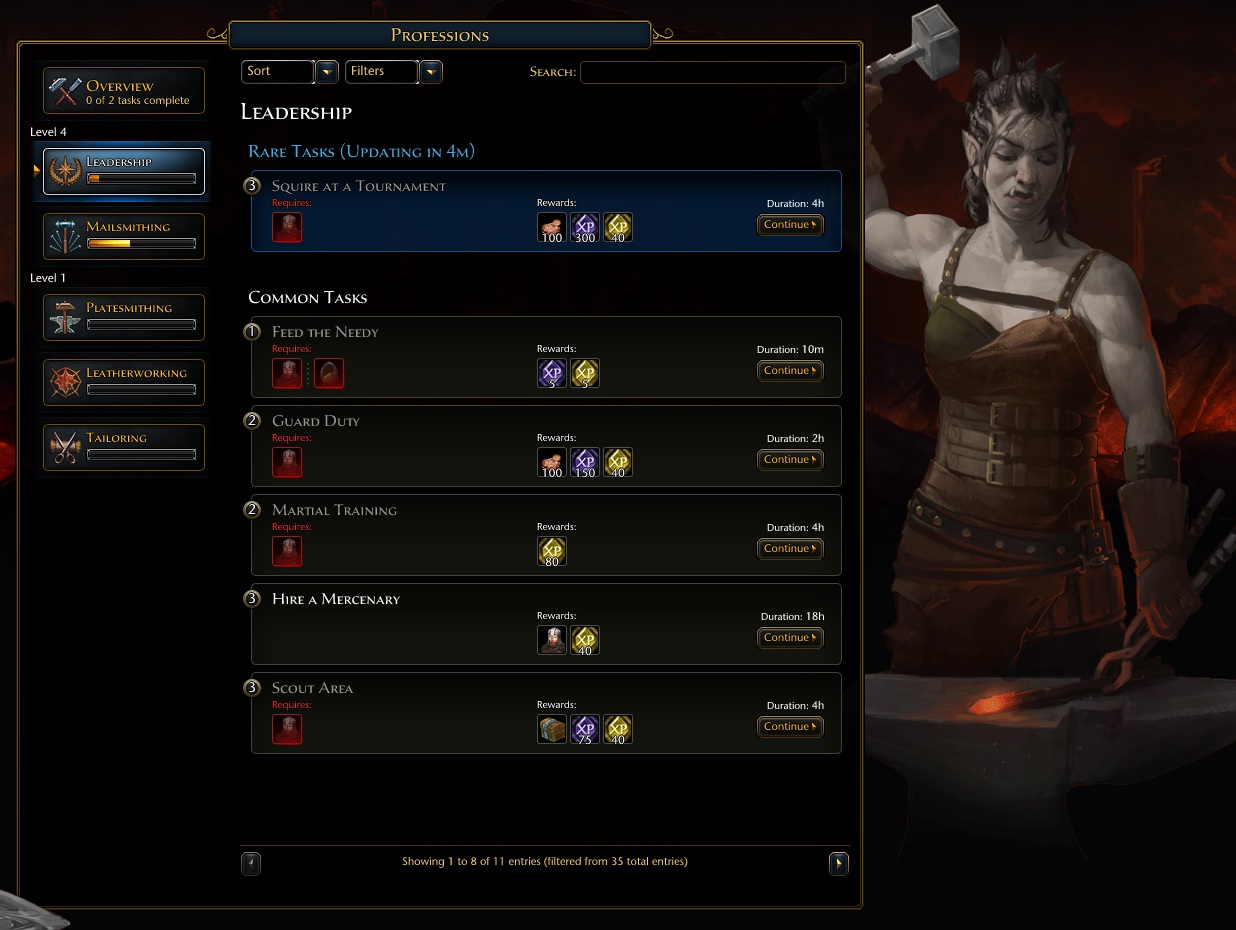
Task: Continue the Squire at a Tournament task
Action: [x=790, y=225]
